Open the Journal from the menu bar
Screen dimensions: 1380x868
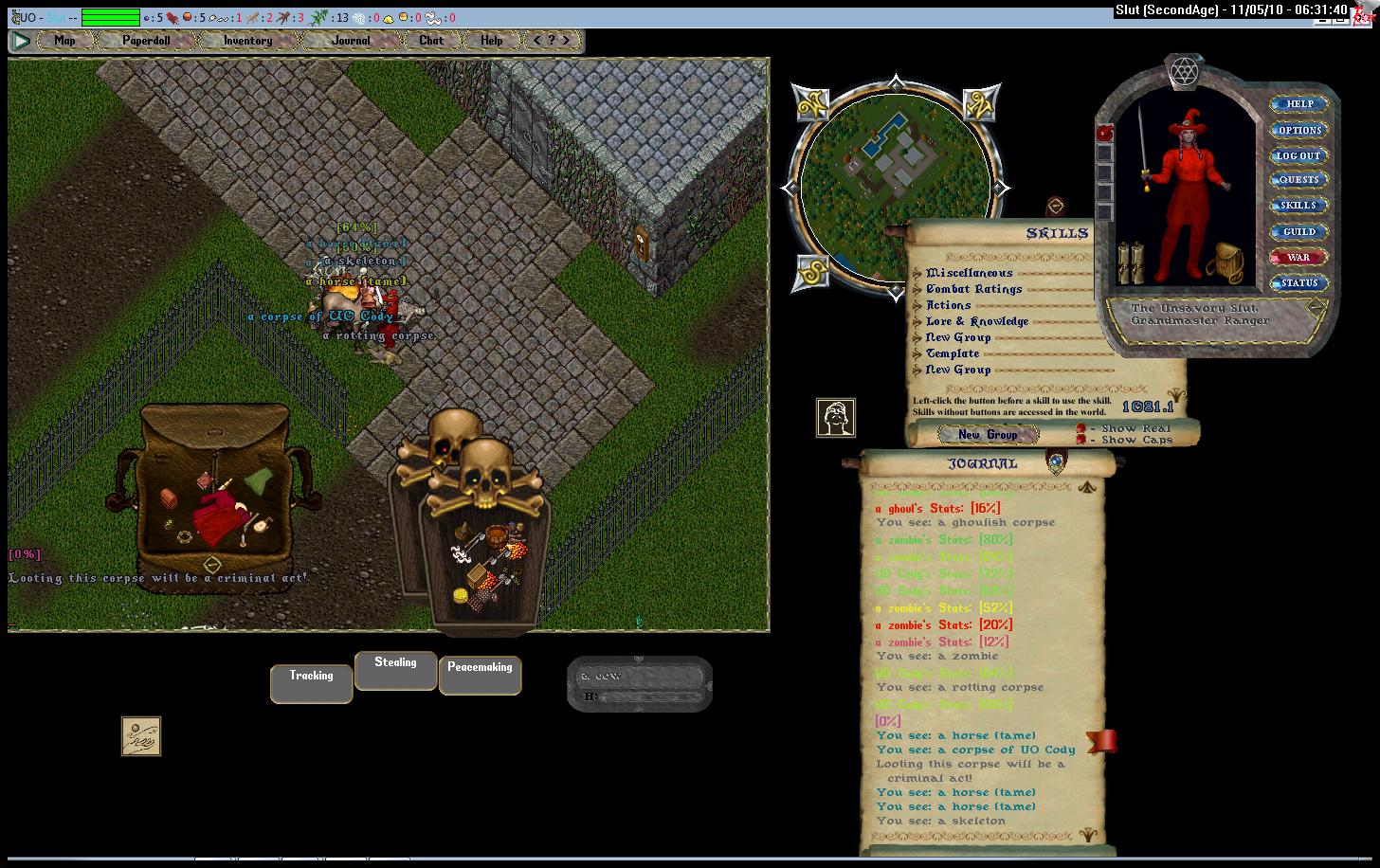coord(351,41)
